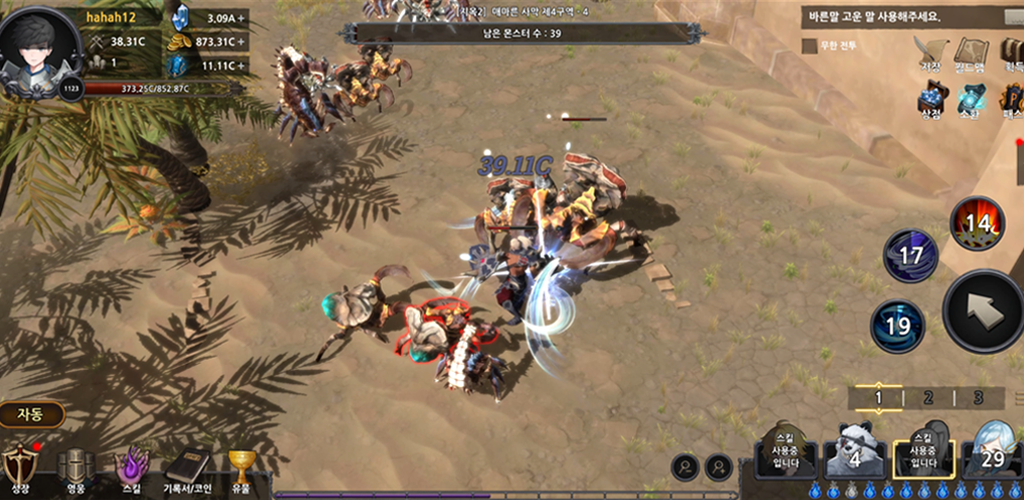
Task: Activate the skill showing cooldown 19
Action: tap(897, 326)
